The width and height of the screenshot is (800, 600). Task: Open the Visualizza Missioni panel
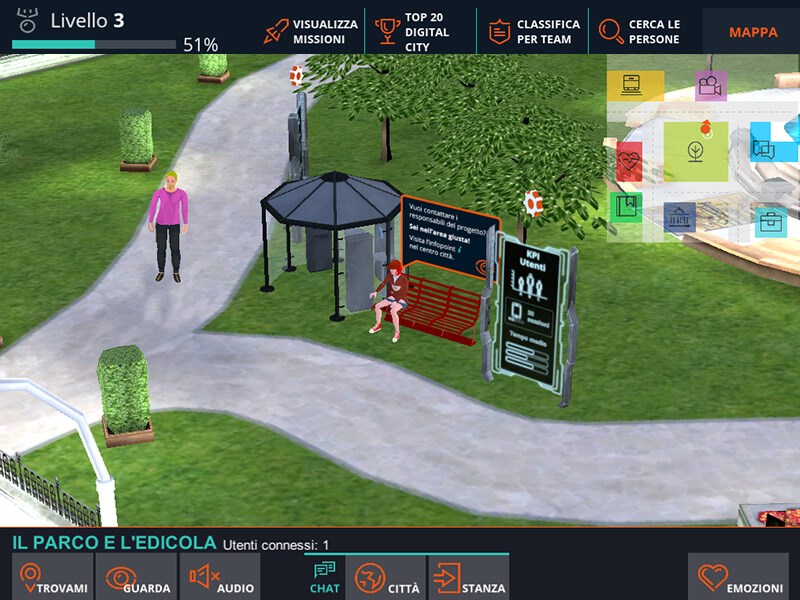[311, 31]
